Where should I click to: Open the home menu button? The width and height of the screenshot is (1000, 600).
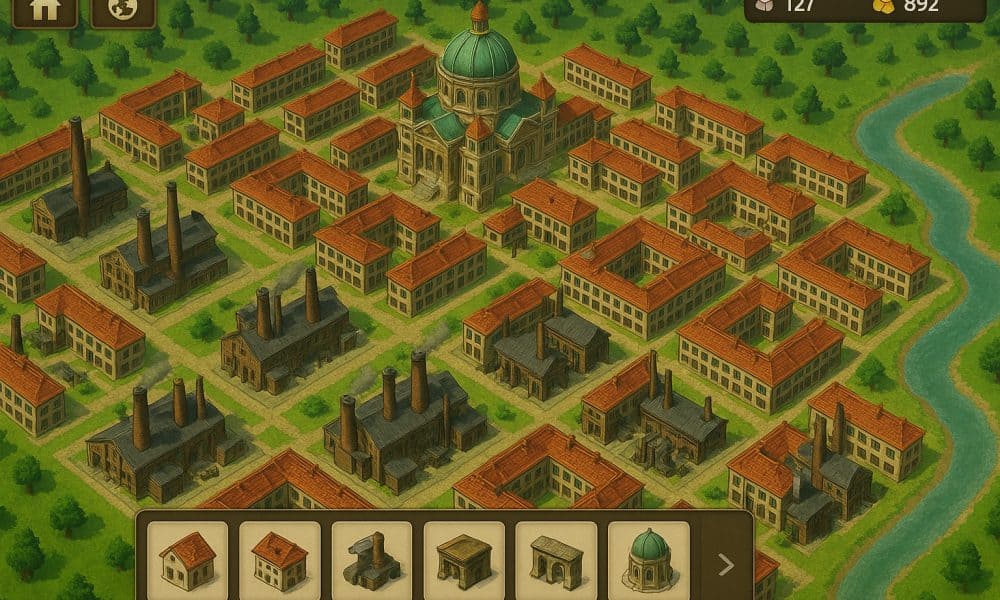click(x=43, y=10)
